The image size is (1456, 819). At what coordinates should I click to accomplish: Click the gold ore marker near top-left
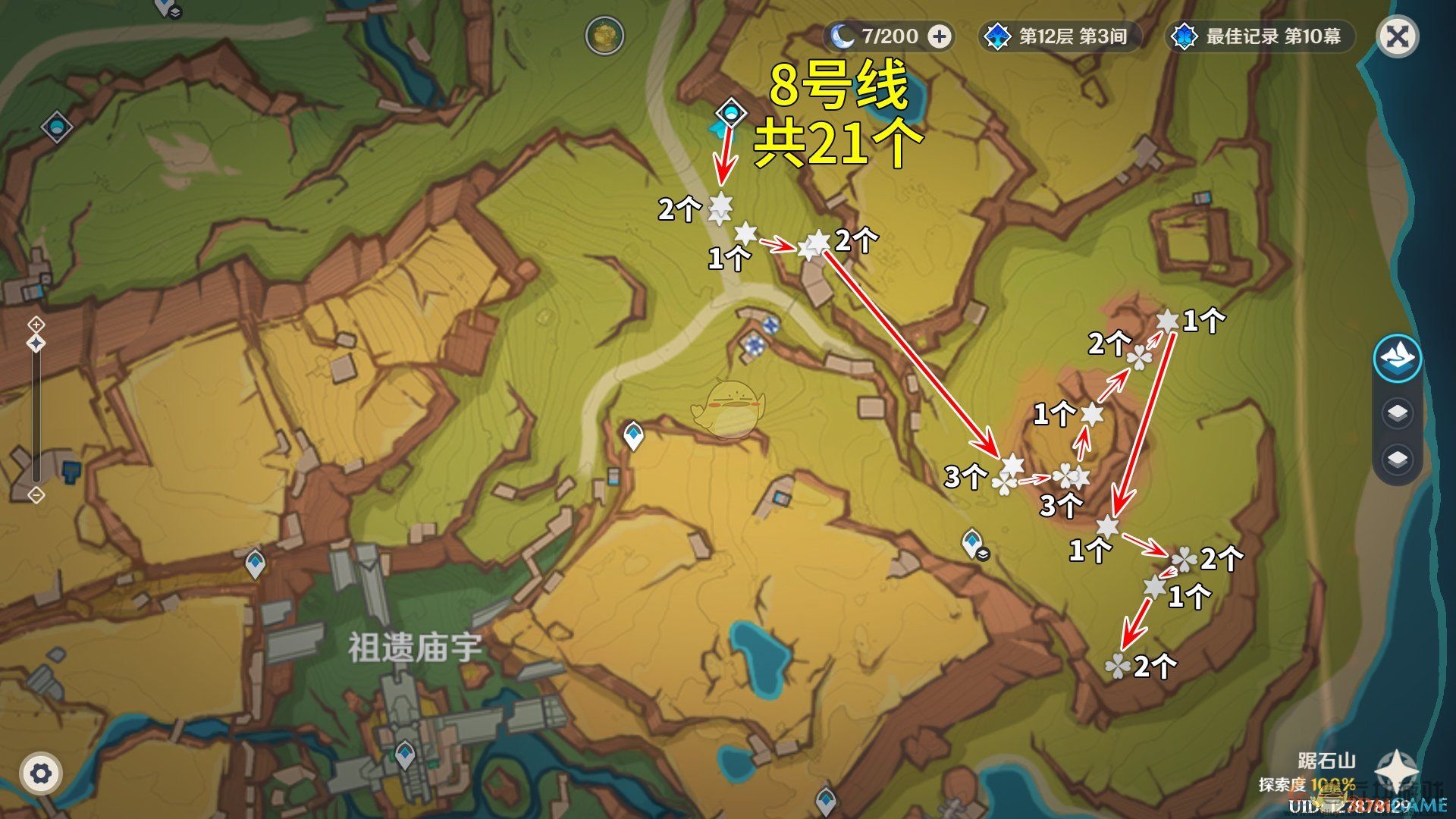click(605, 36)
